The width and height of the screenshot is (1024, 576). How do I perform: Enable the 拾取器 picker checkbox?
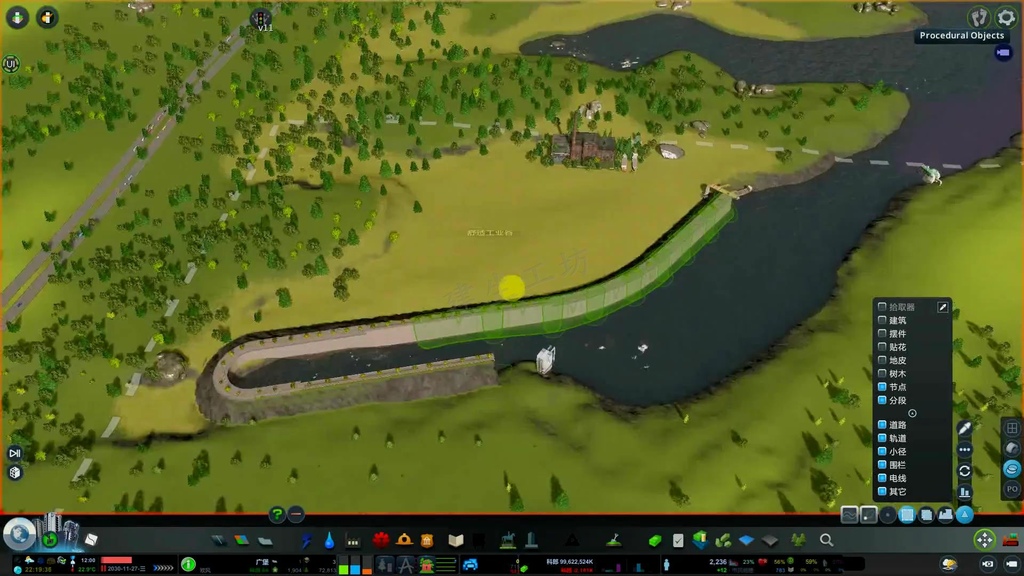[882, 307]
